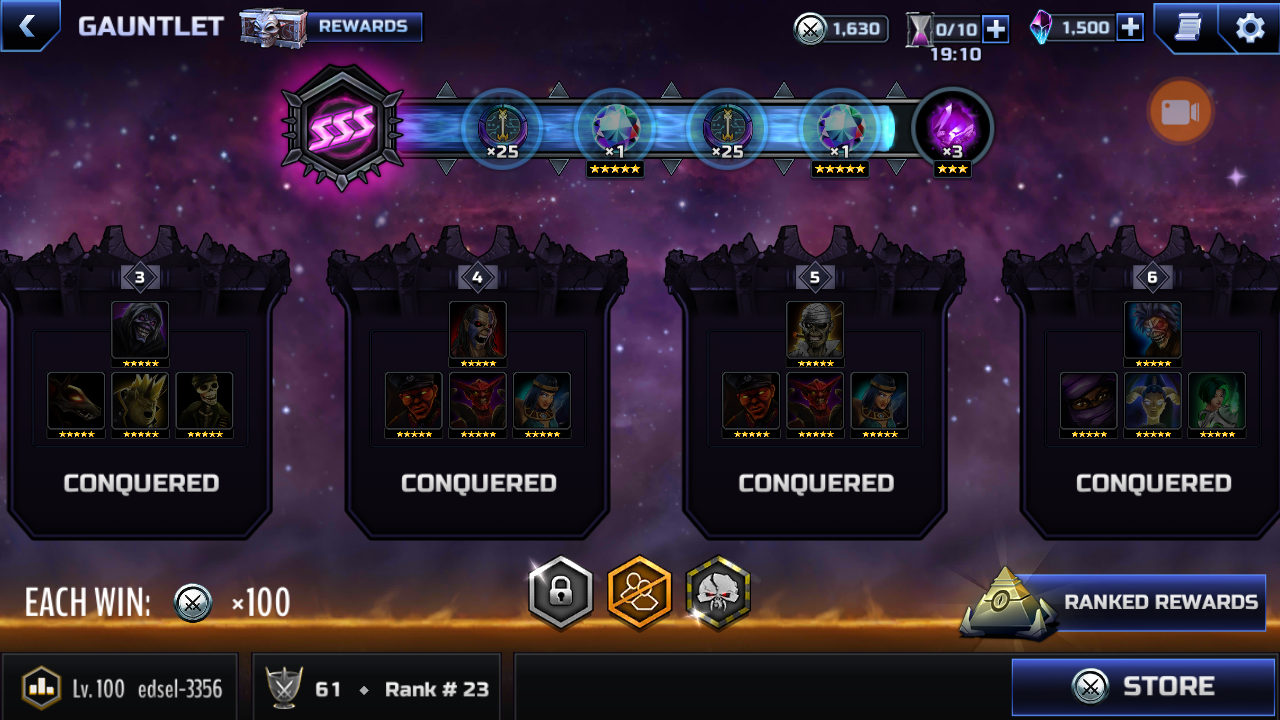Open the Gauntlet Rewards chest
1280x720 pixels.
pyautogui.click(x=332, y=27)
